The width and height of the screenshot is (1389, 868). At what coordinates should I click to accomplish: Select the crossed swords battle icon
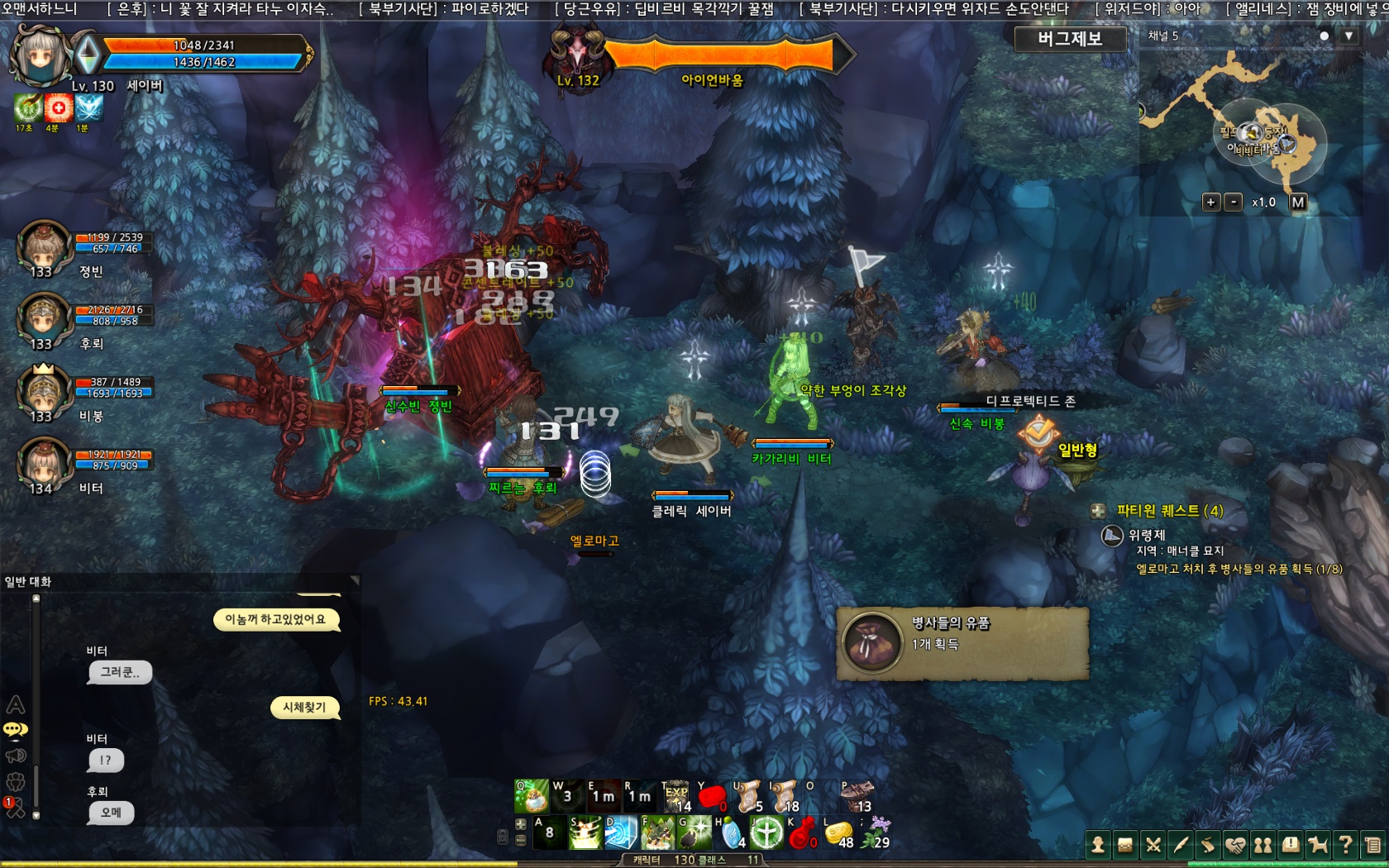1153,844
